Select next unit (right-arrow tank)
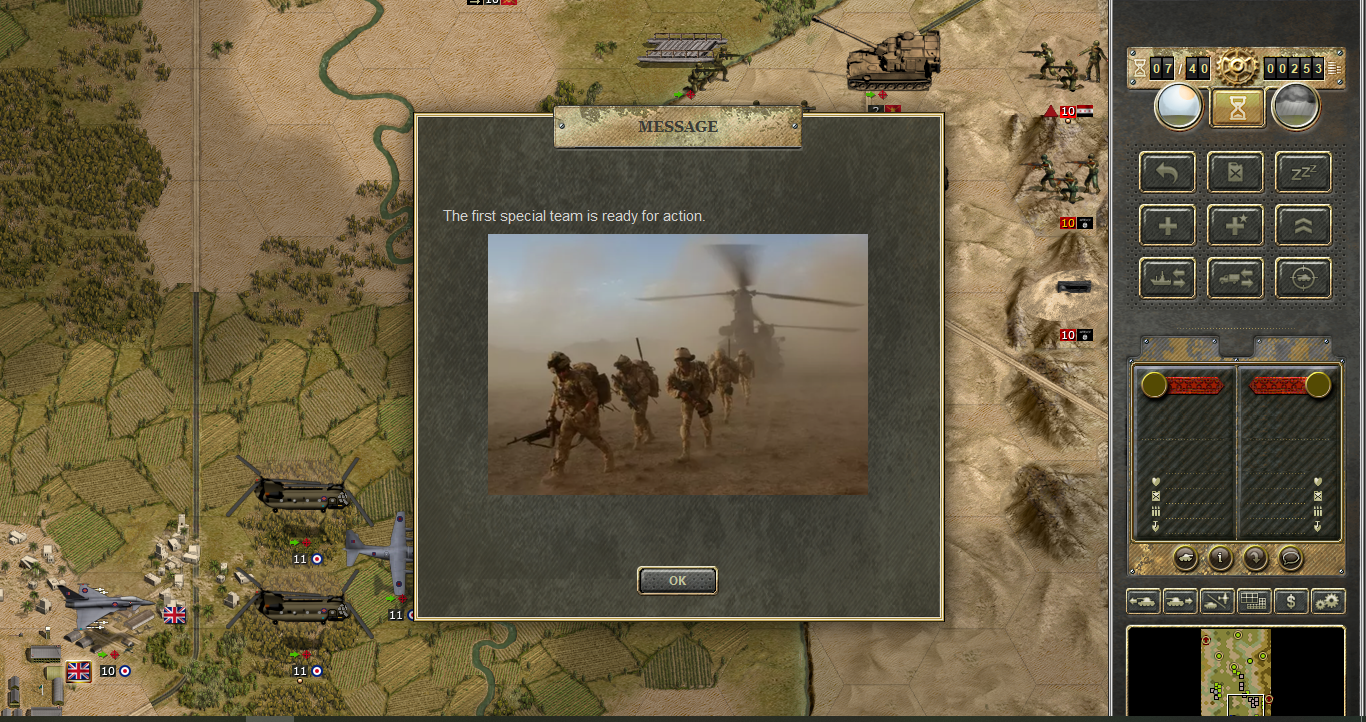 pos(1180,601)
